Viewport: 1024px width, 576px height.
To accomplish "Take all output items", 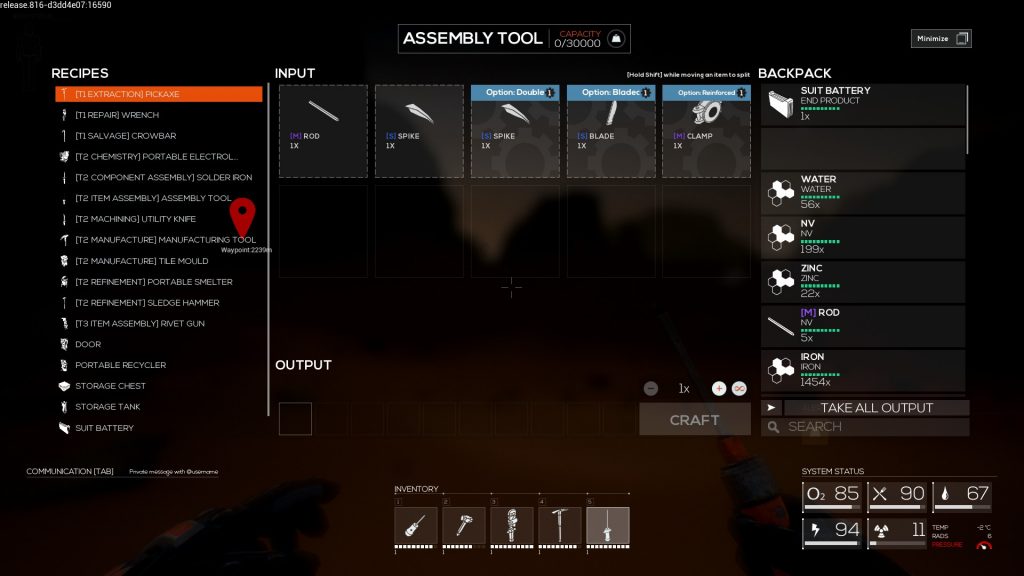I will [876, 408].
